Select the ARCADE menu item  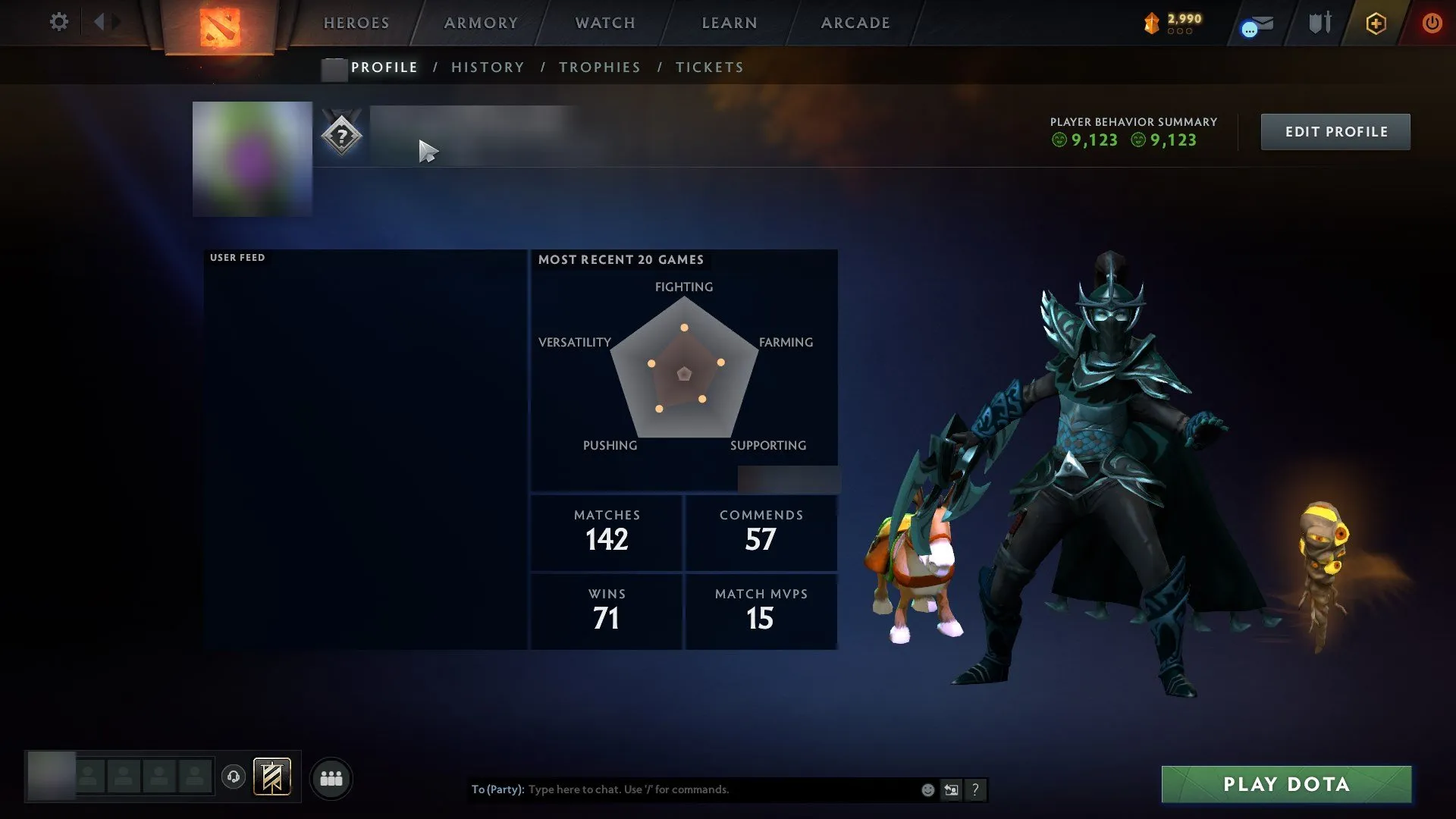[855, 23]
